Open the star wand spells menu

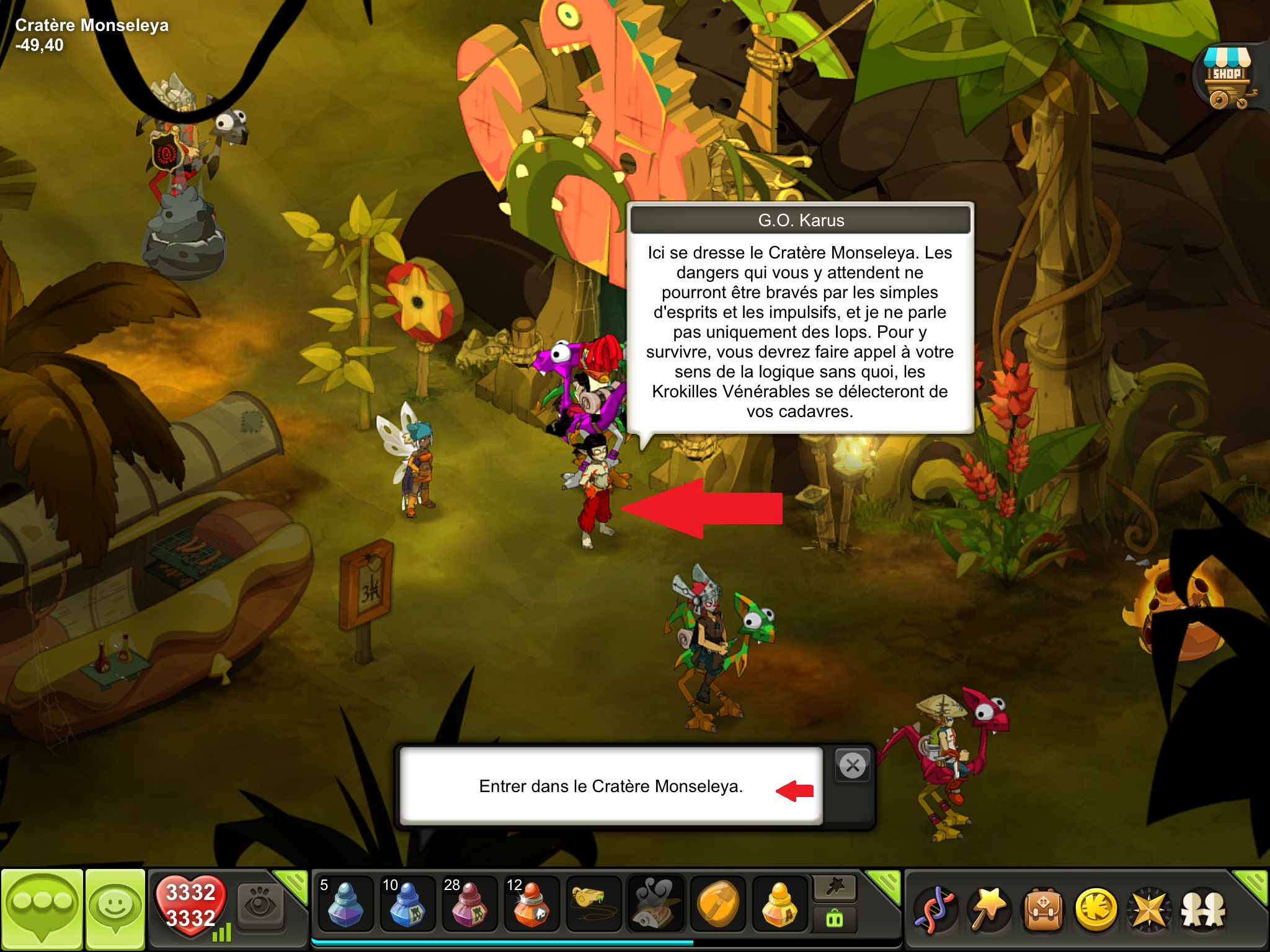(990, 909)
